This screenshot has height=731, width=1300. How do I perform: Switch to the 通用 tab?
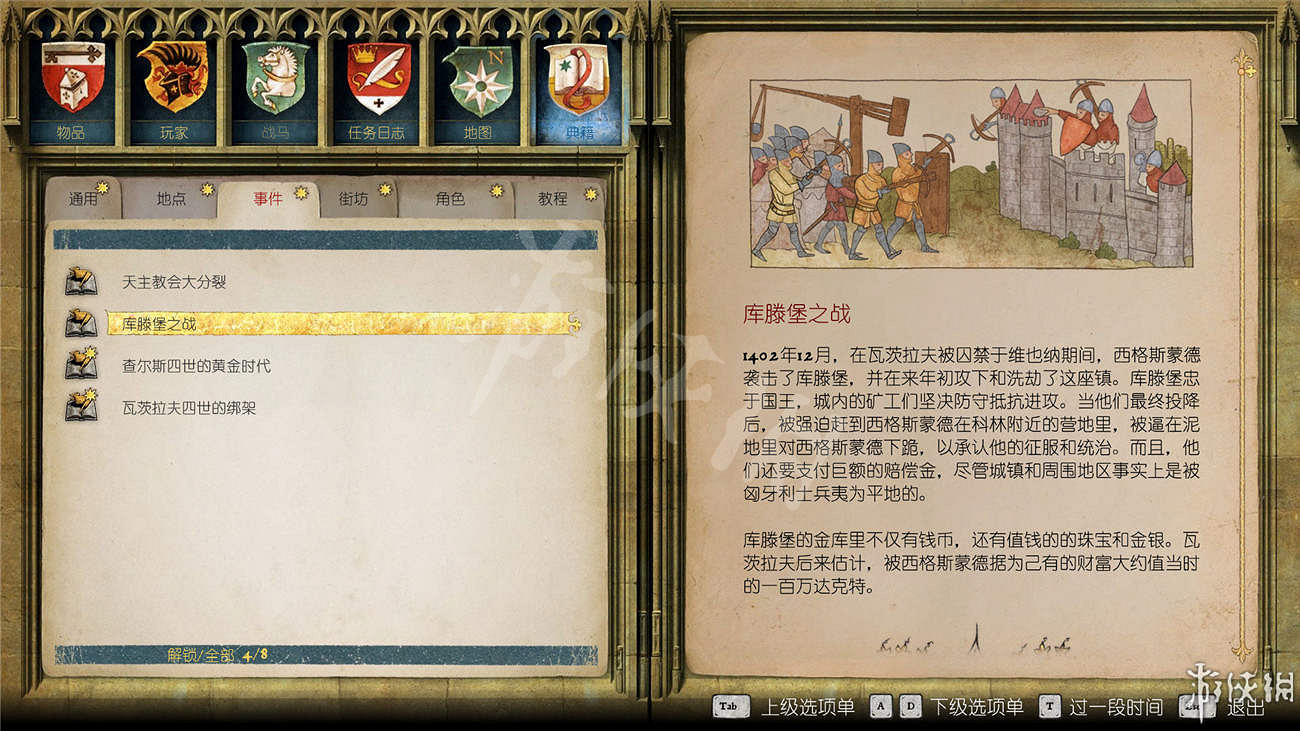[x=85, y=198]
